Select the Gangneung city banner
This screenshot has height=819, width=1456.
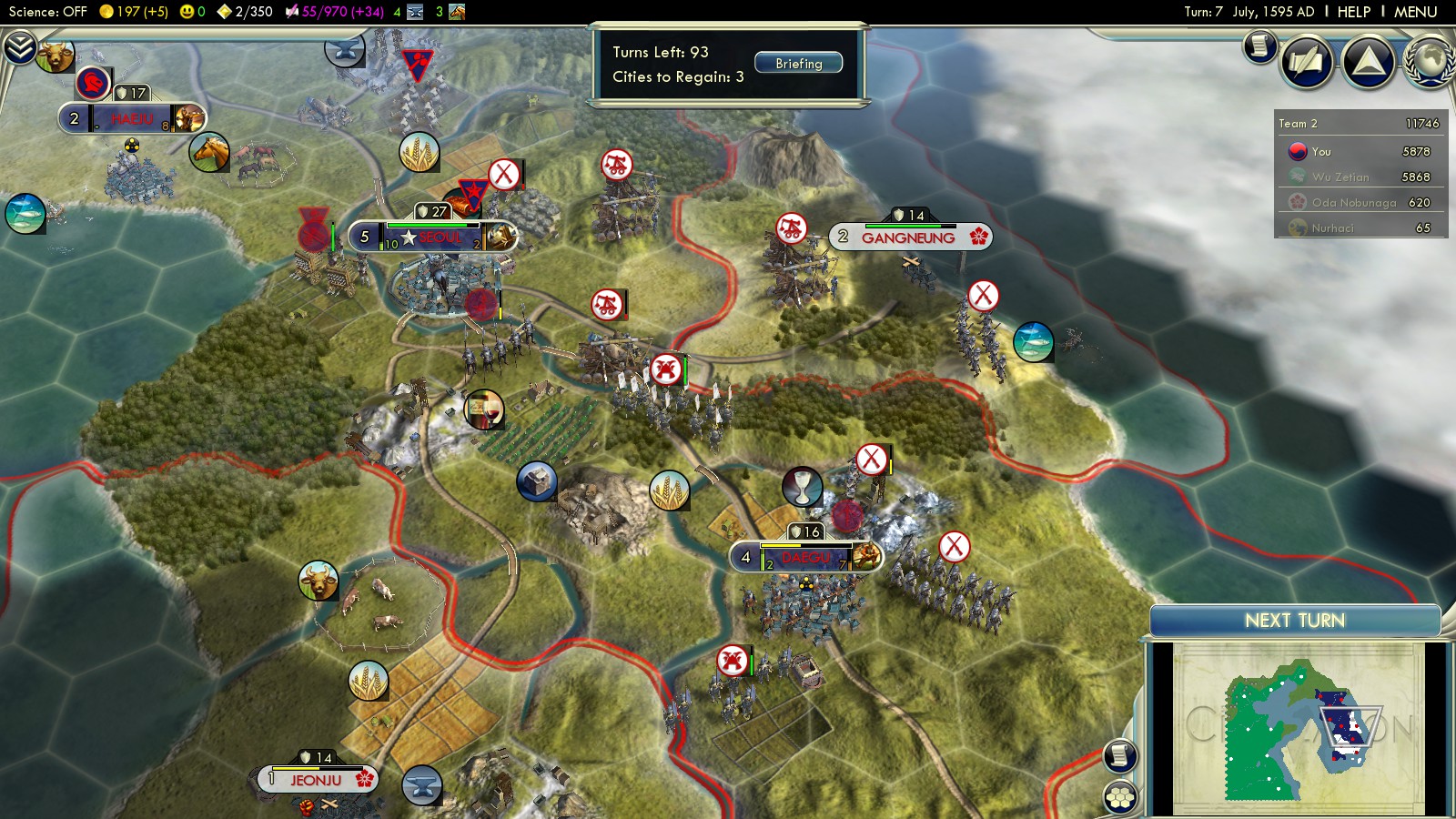click(909, 238)
